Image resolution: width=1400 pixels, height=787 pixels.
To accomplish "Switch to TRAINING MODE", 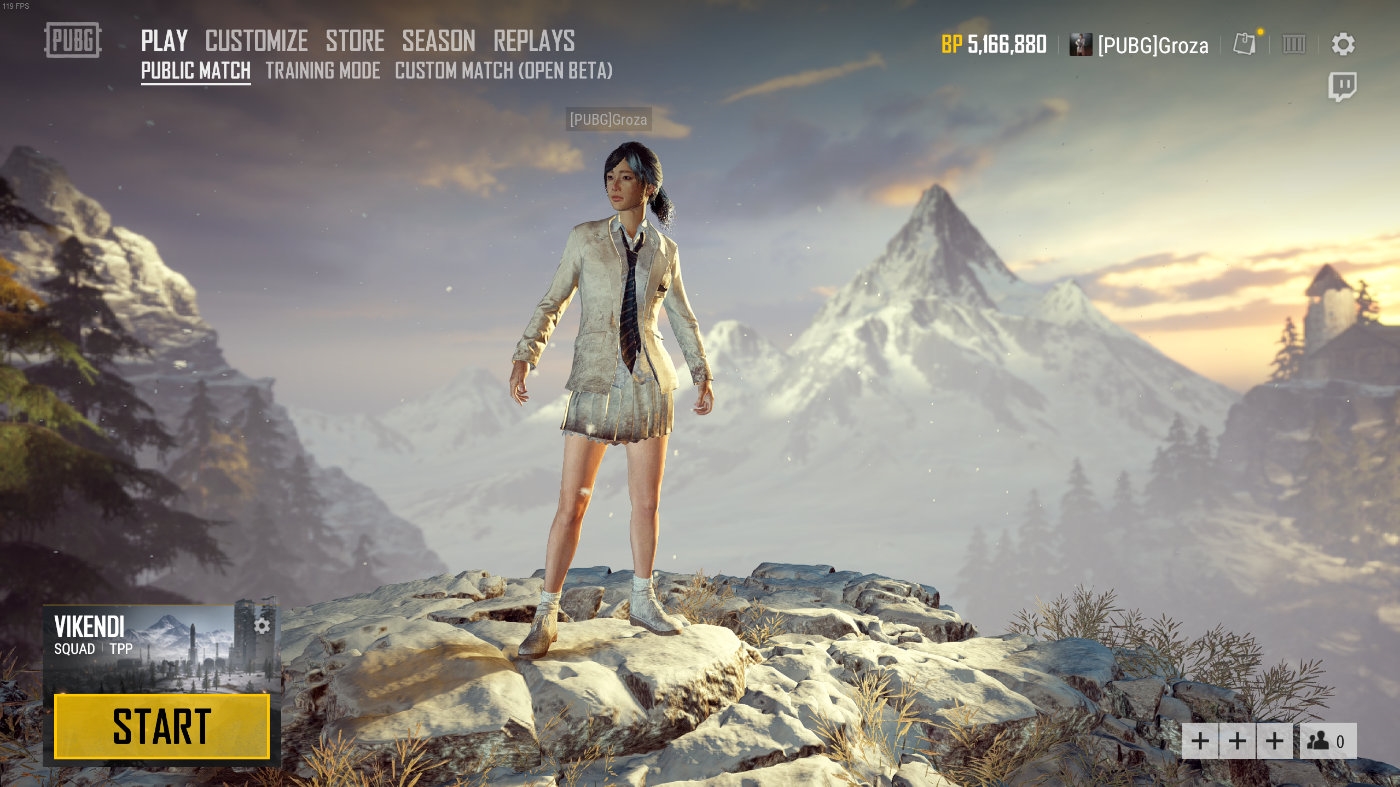I will (322, 71).
